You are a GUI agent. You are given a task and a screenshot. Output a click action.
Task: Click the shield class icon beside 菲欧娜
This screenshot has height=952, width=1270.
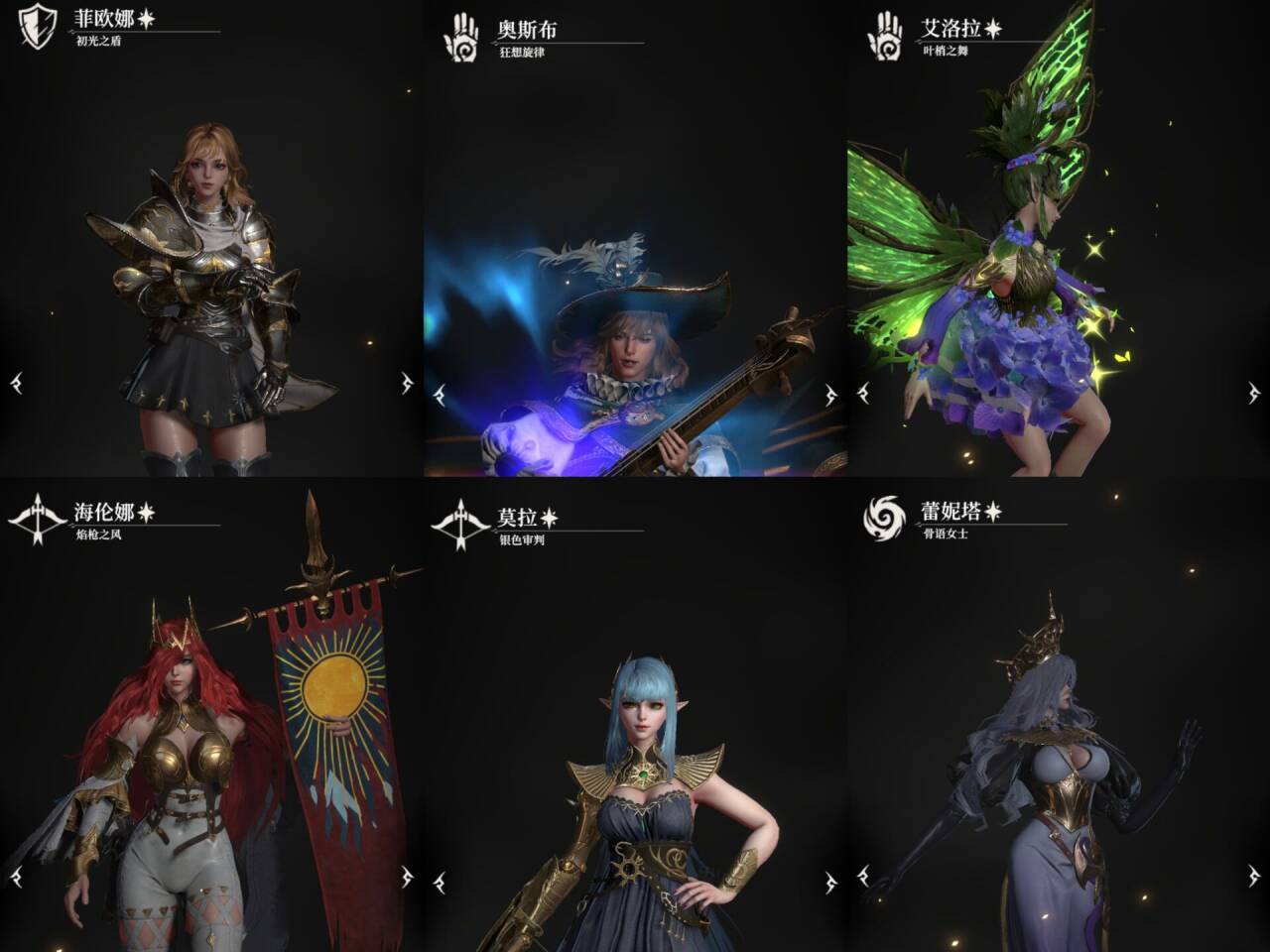(37, 26)
